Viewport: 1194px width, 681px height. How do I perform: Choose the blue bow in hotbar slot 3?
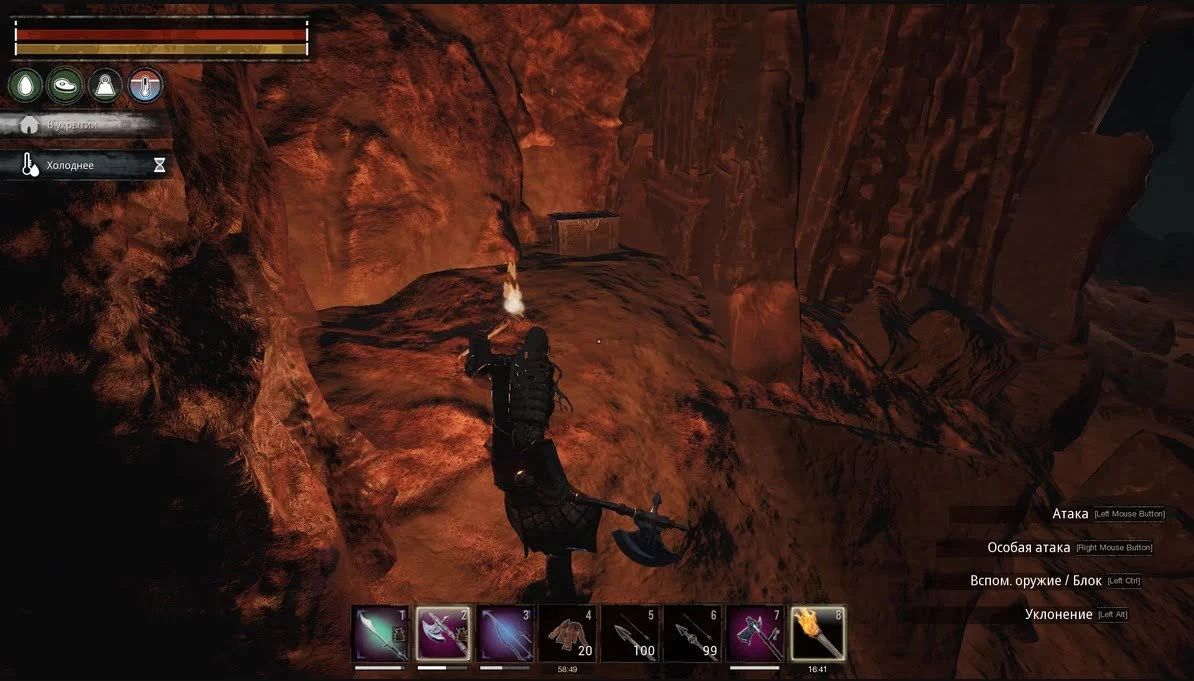click(x=505, y=633)
